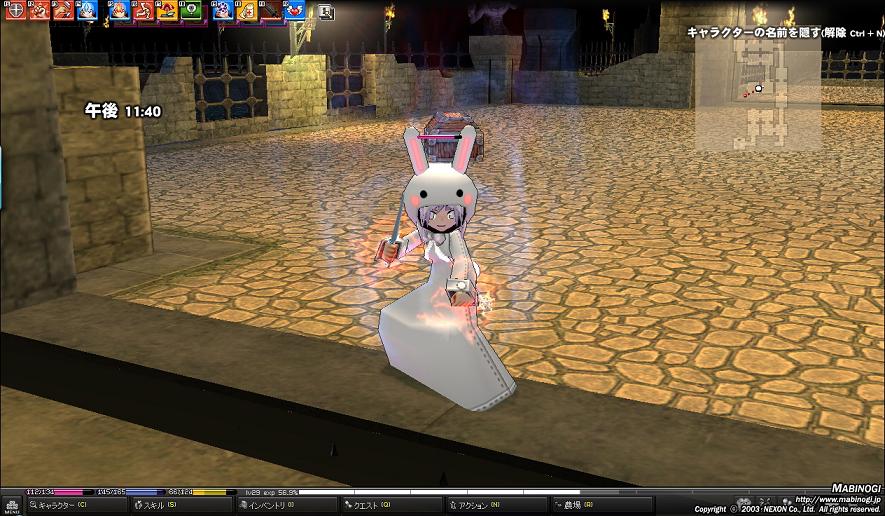Click the small gray icon beside the hotbar
The image size is (885, 516).
coord(326,12)
